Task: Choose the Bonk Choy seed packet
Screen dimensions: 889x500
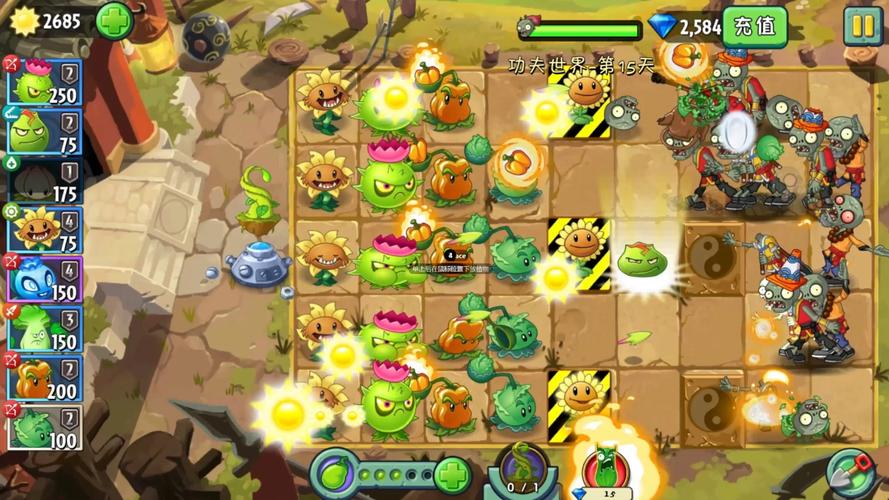Action: [x=44, y=327]
